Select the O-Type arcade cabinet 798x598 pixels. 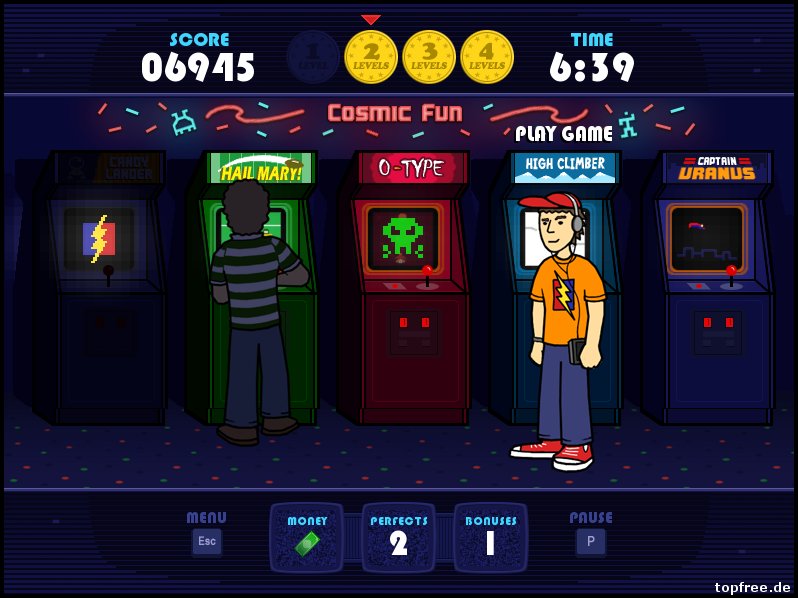(404, 290)
